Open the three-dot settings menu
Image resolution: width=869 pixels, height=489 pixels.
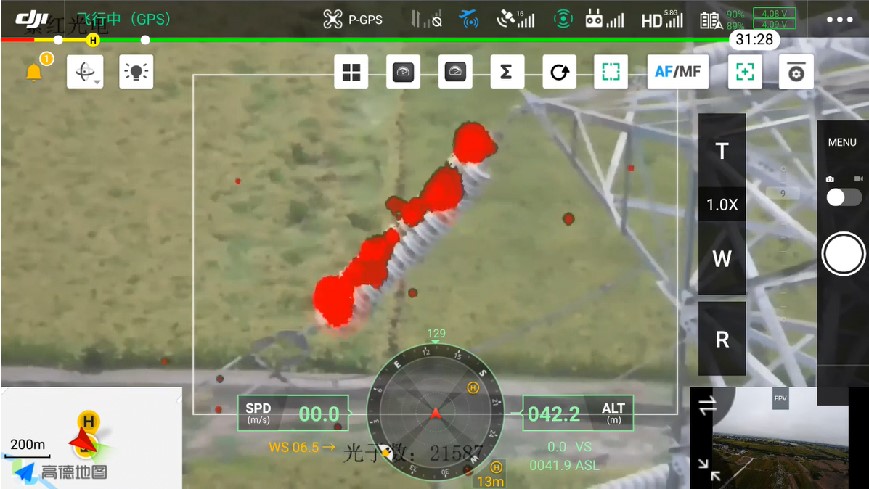pos(841,19)
